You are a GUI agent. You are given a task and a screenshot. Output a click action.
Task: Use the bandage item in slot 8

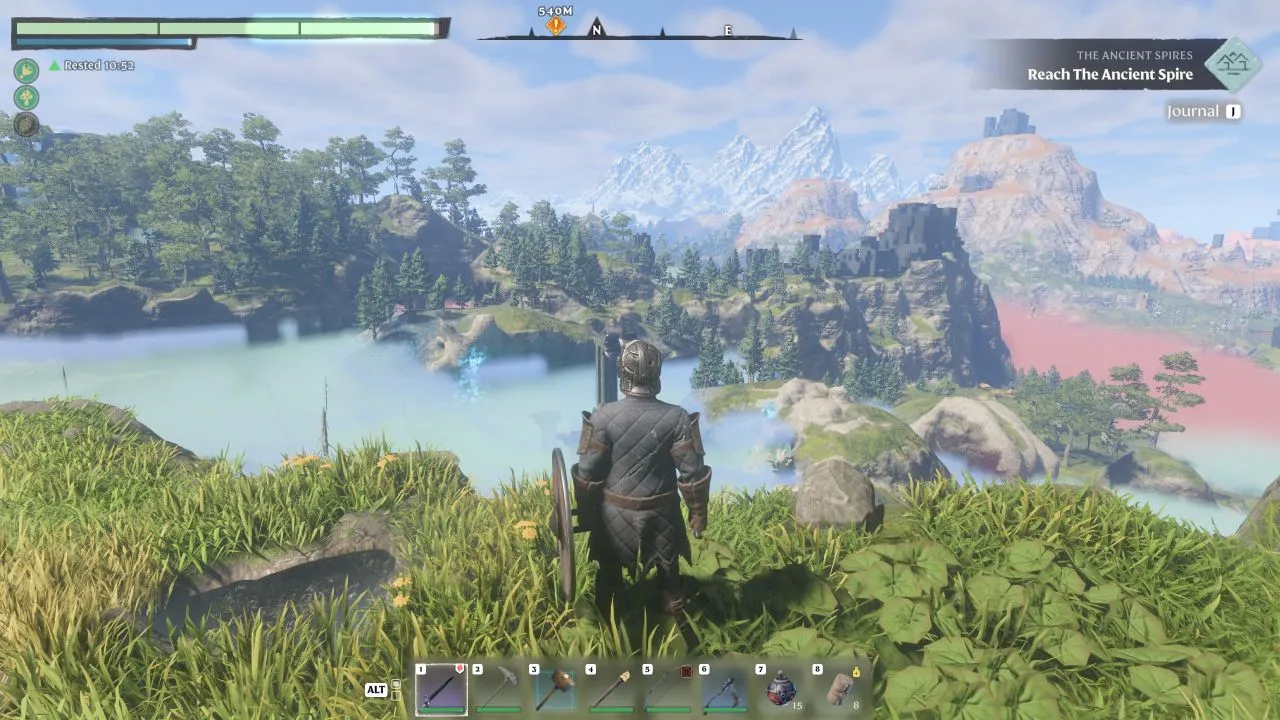838,689
